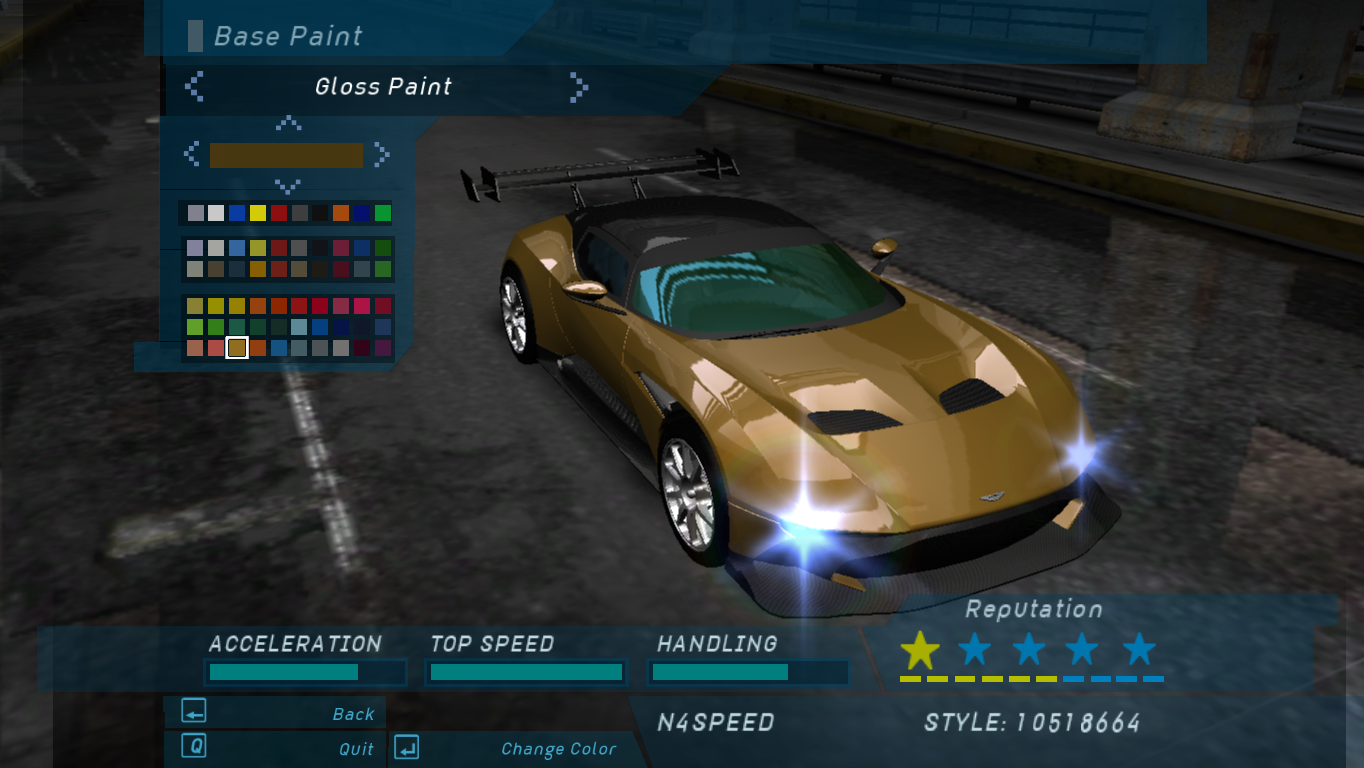Choose the bright yellow paint swatch

[x=258, y=213]
